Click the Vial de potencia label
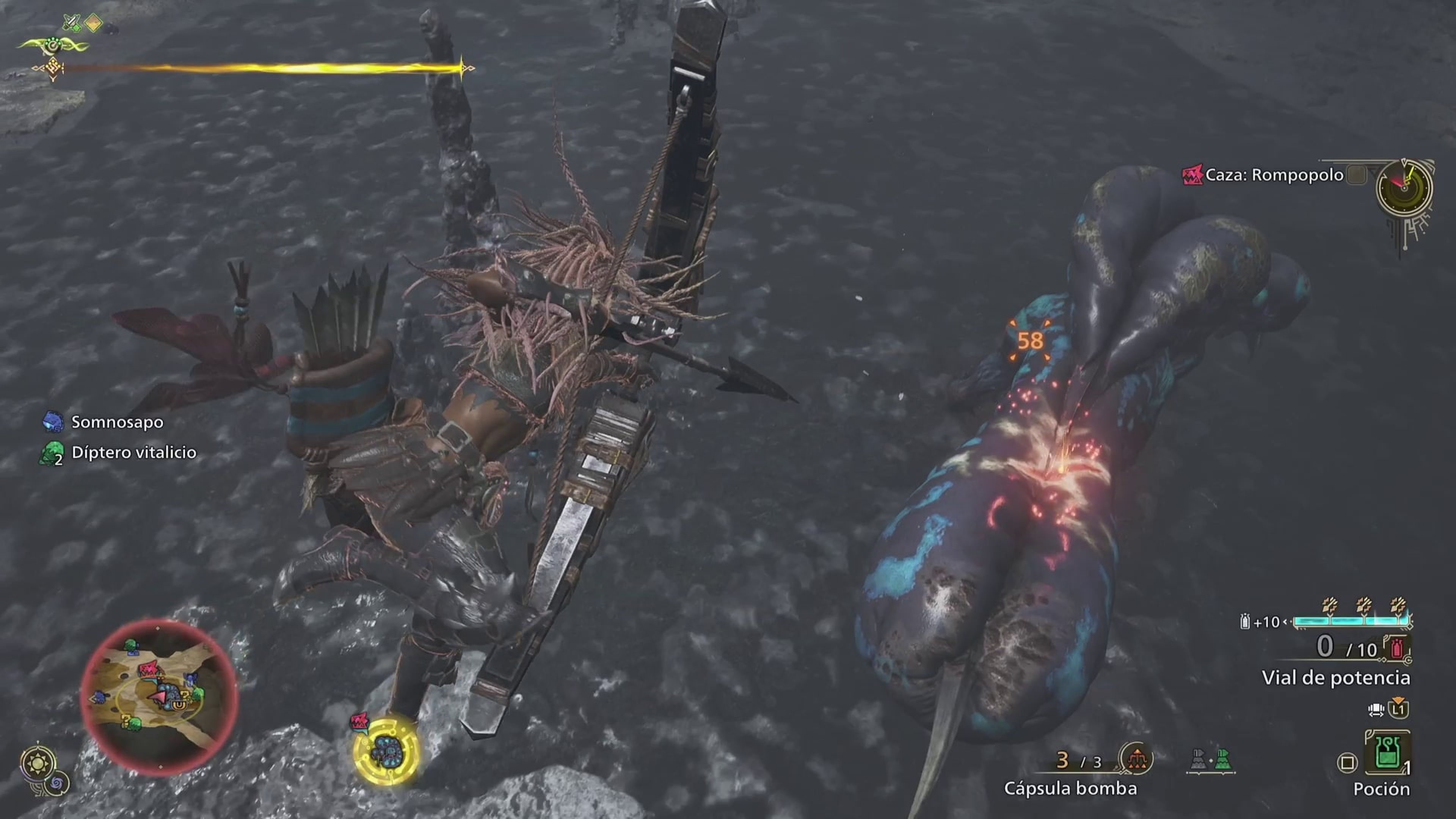 pyautogui.click(x=1335, y=678)
